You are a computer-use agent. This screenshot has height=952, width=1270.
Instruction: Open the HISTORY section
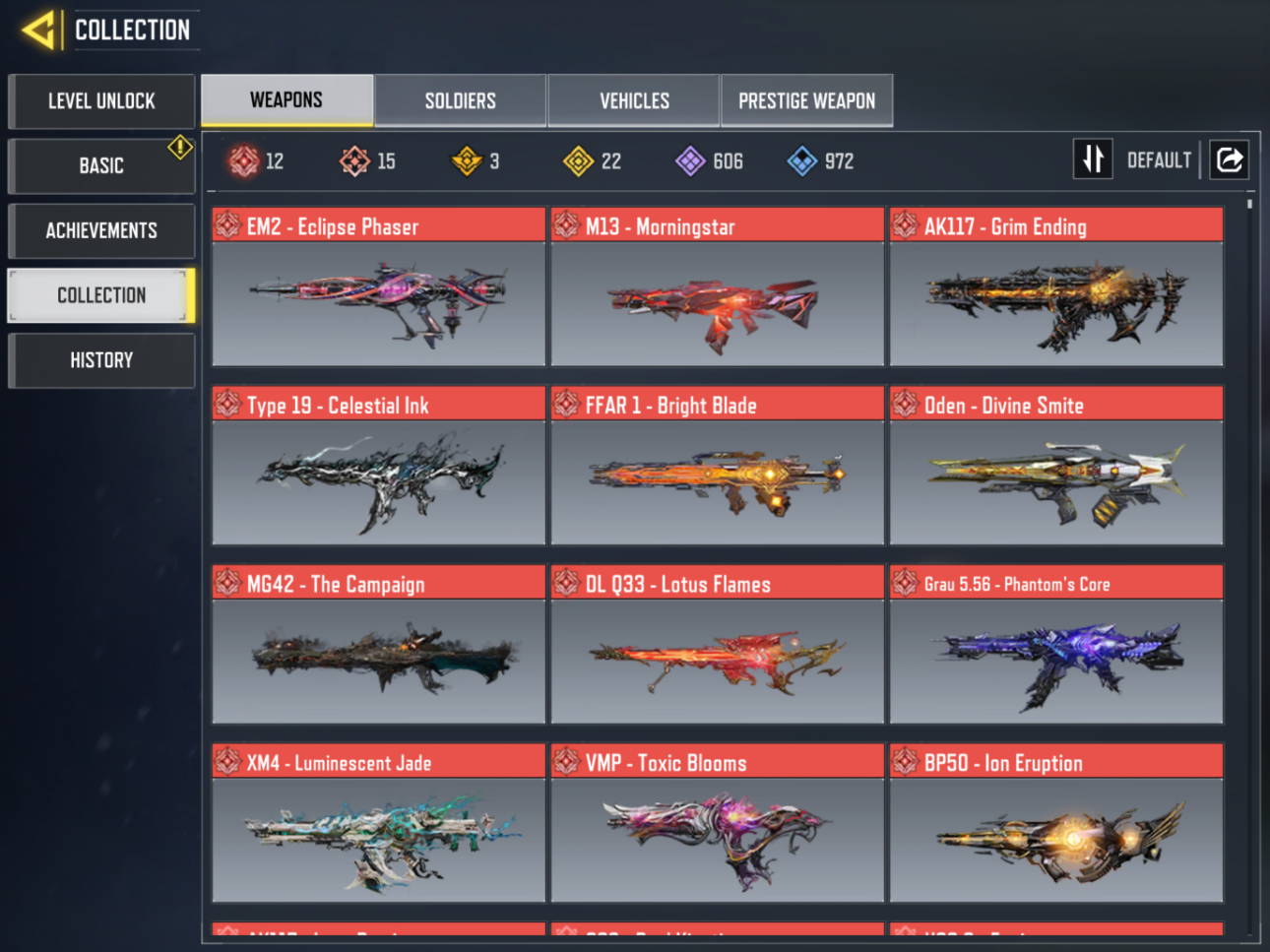pyautogui.click(x=101, y=359)
